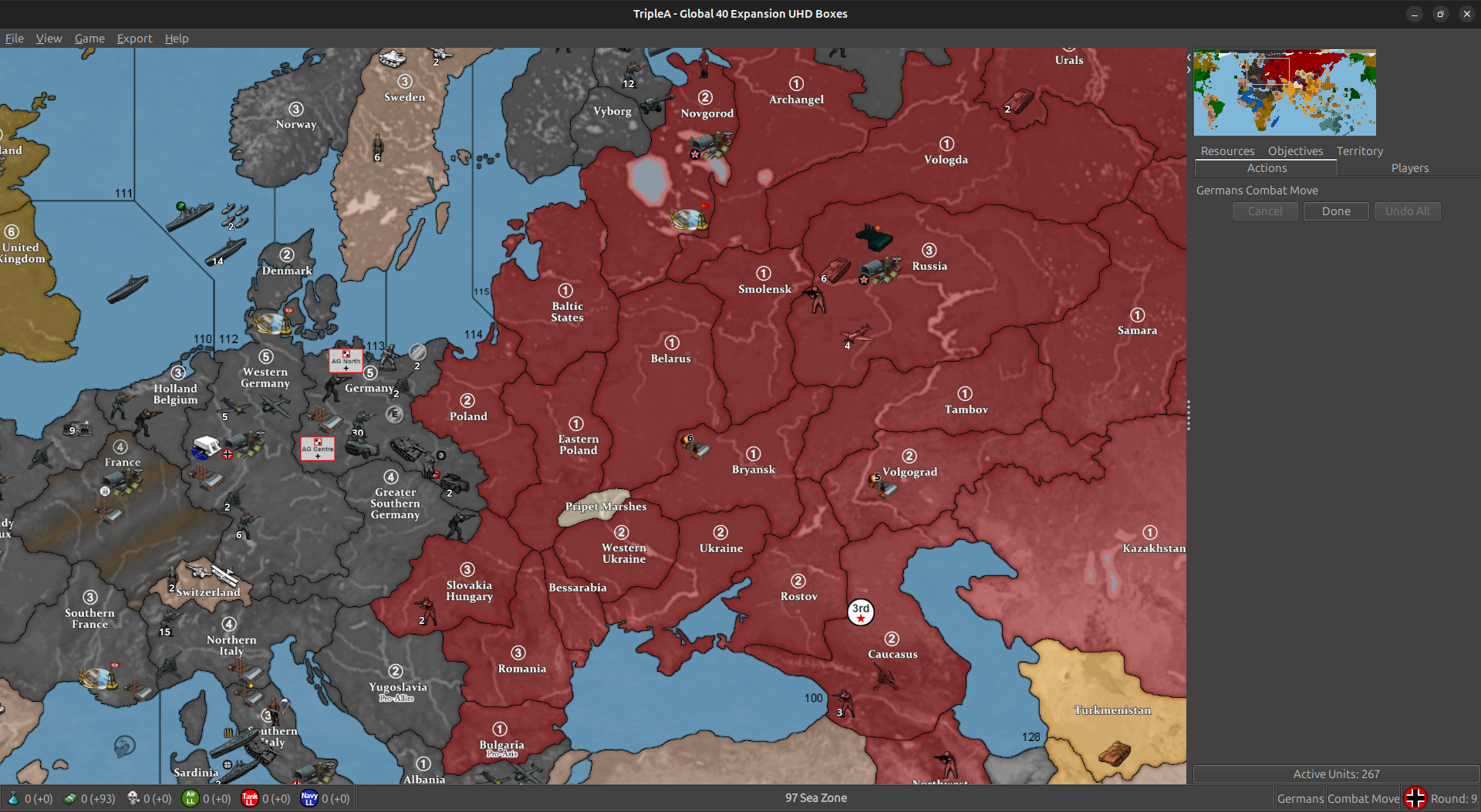Click the Undo All button

(x=1407, y=211)
